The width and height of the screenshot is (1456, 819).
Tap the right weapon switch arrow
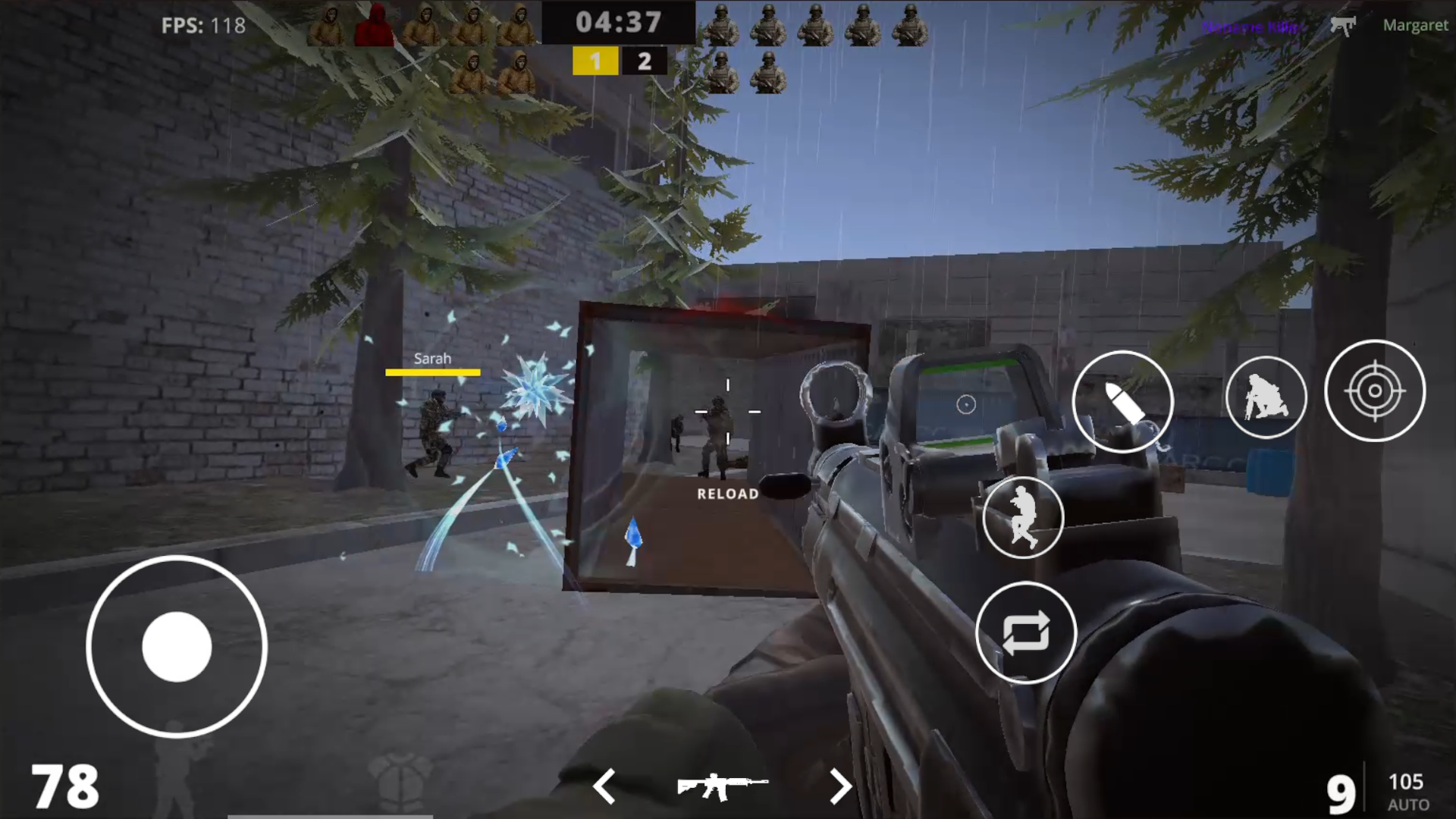pos(840,787)
